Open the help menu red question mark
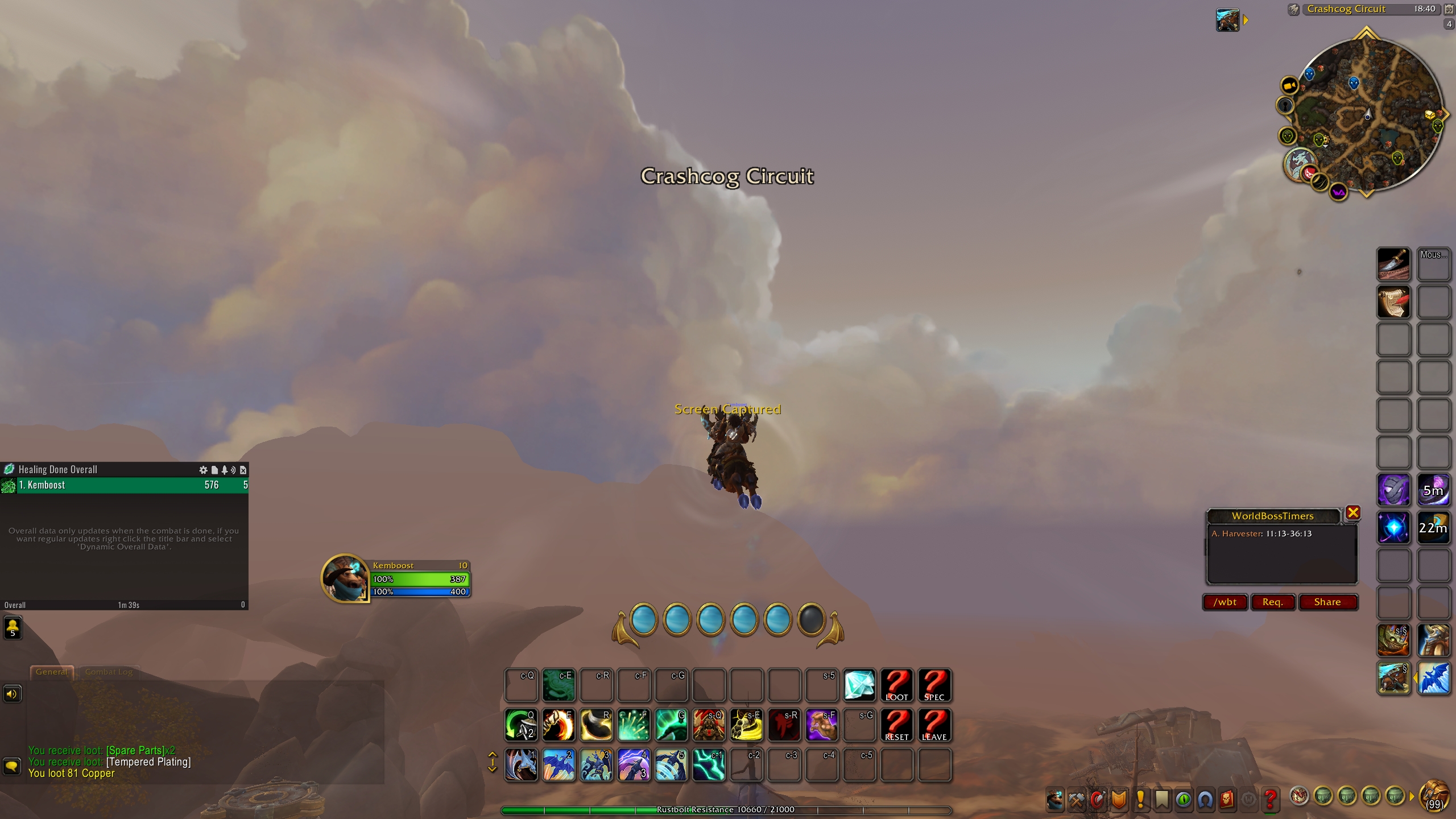Image resolution: width=1456 pixels, height=819 pixels. coord(1270,799)
